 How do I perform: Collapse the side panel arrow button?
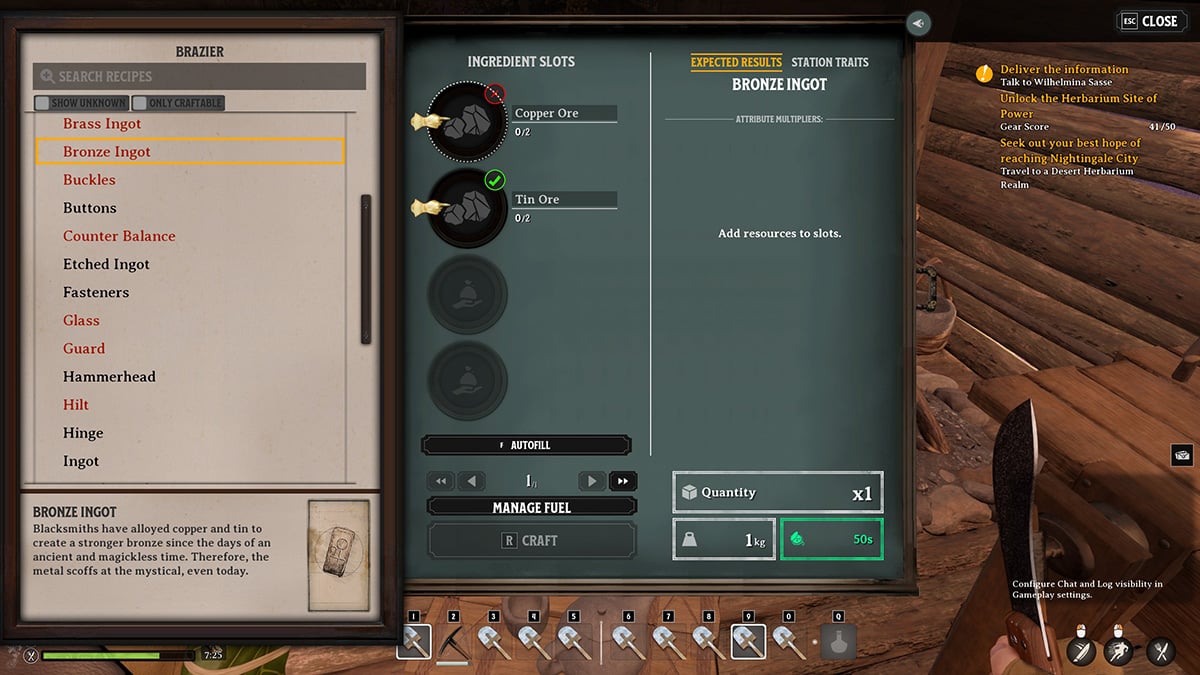tap(919, 23)
